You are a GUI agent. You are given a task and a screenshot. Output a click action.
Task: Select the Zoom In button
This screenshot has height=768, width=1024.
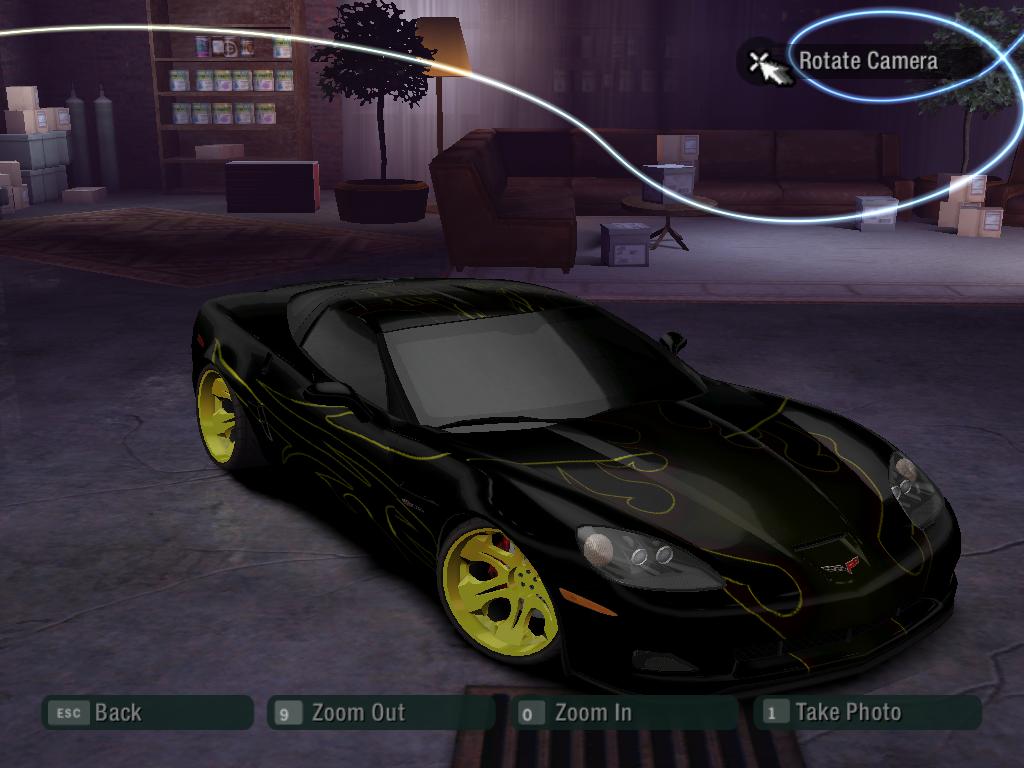pos(622,713)
